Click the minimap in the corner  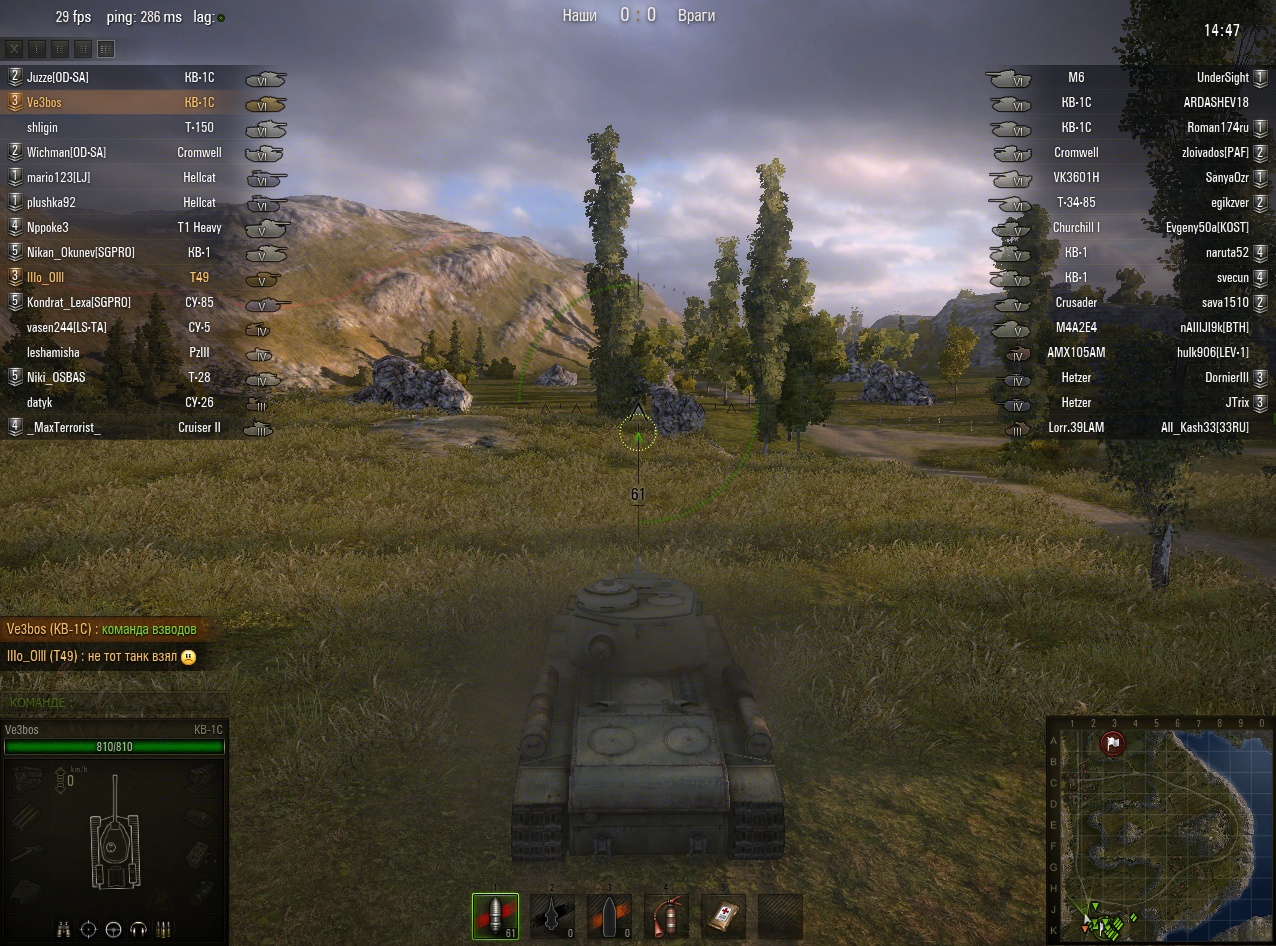1160,829
